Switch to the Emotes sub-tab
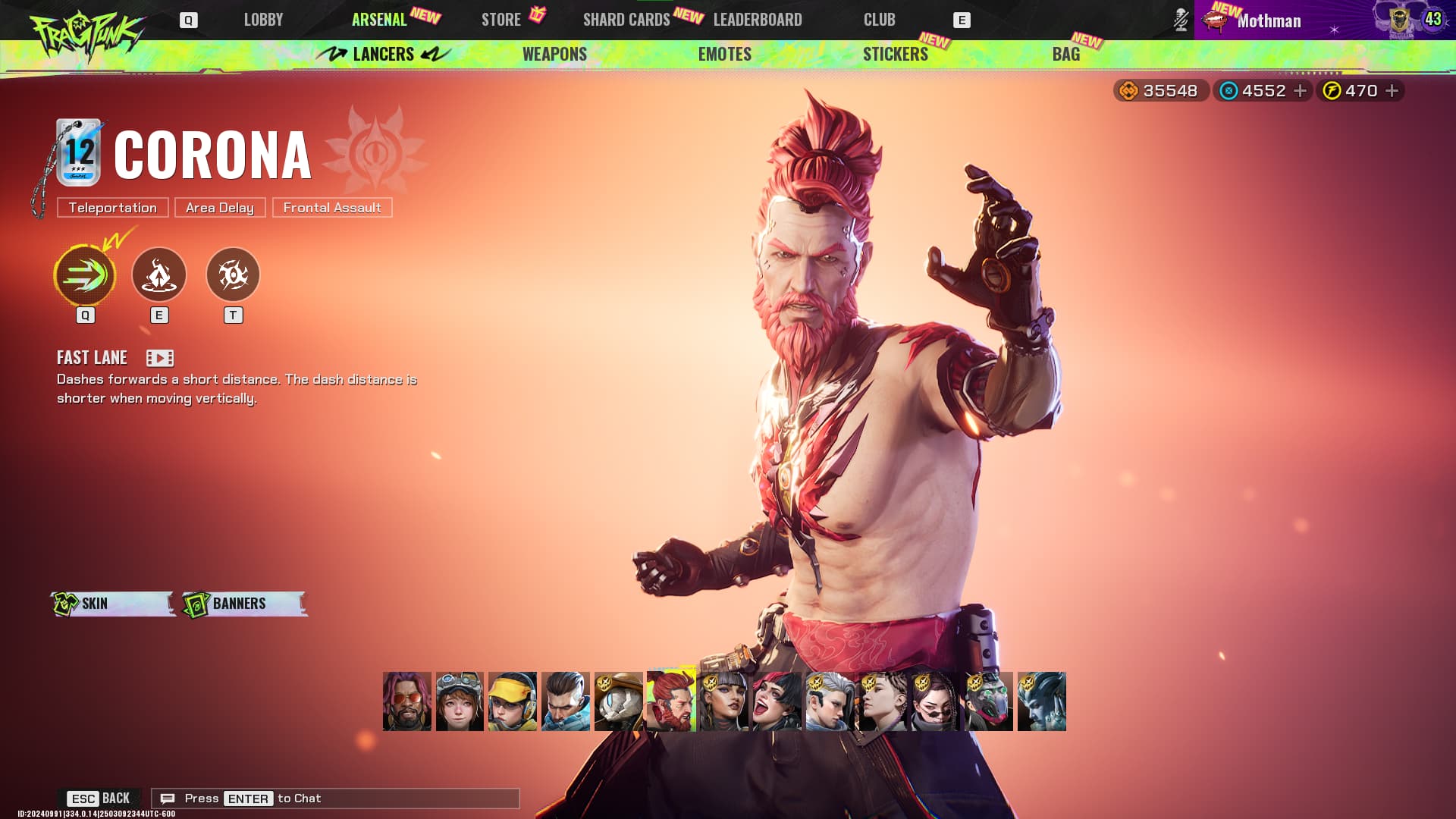 point(724,54)
